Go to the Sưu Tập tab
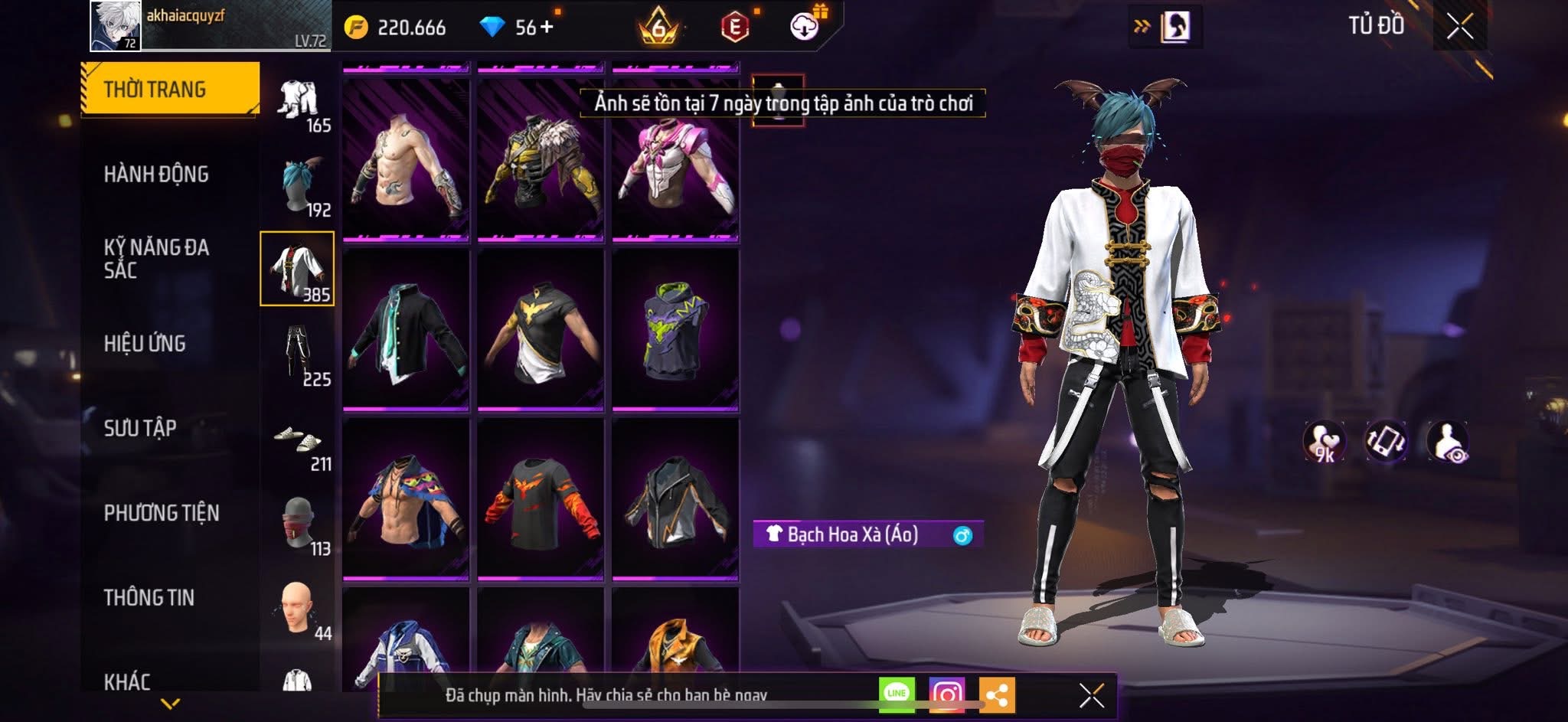 [x=140, y=427]
